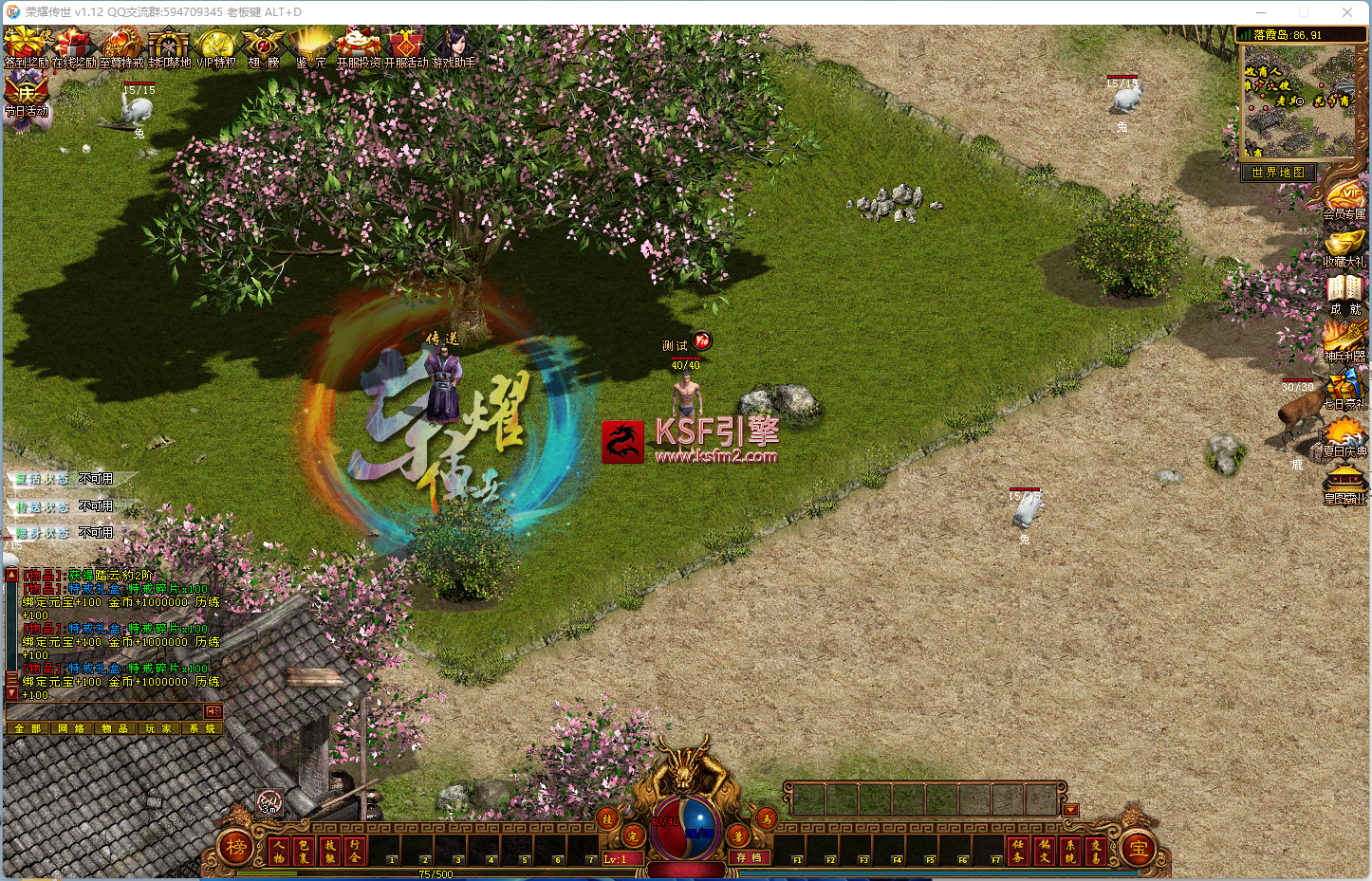Image resolution: width=1372 pixels, height=881 pixels.
Task: Claim the 在线奖励 online reward gift
Action: [x=73, y=46]
